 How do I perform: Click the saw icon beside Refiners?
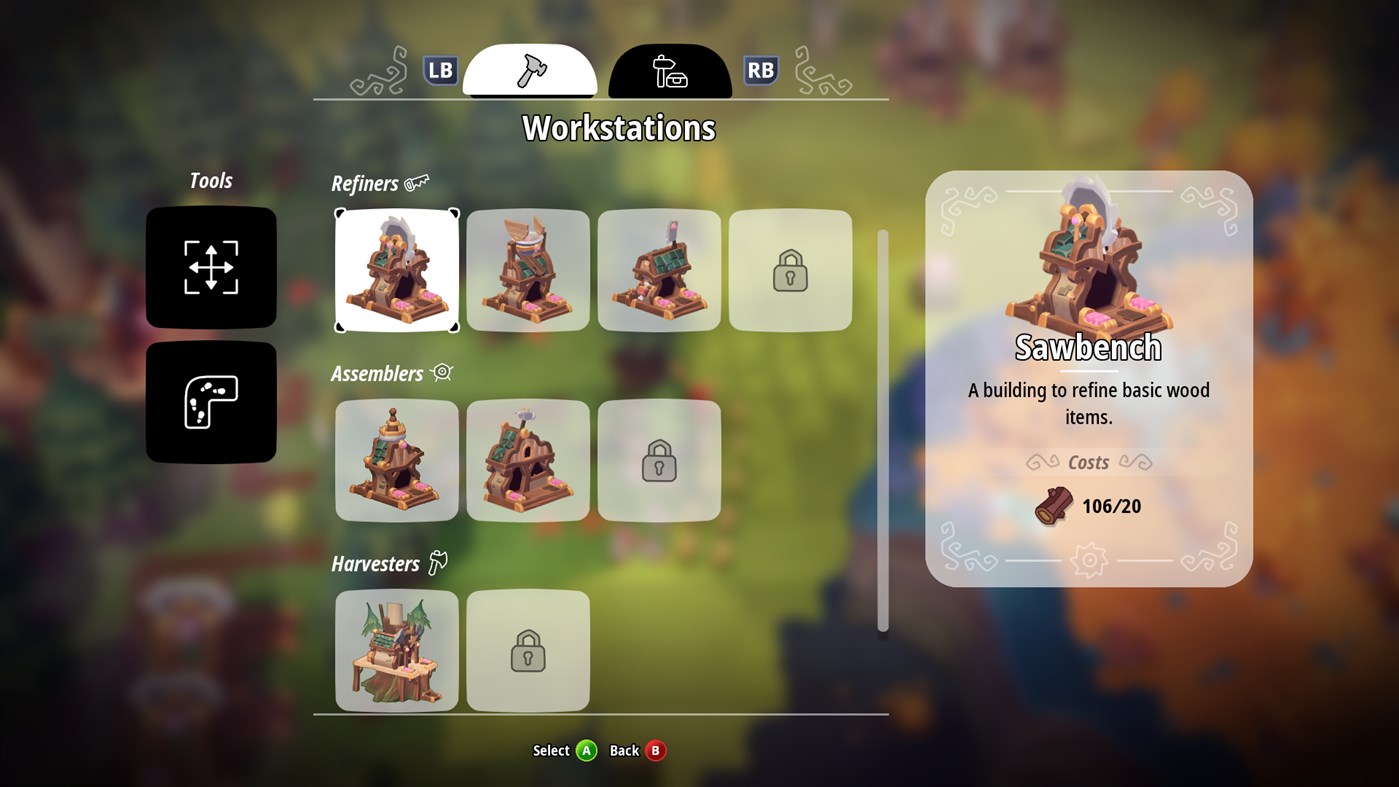(x=420, y=181)
